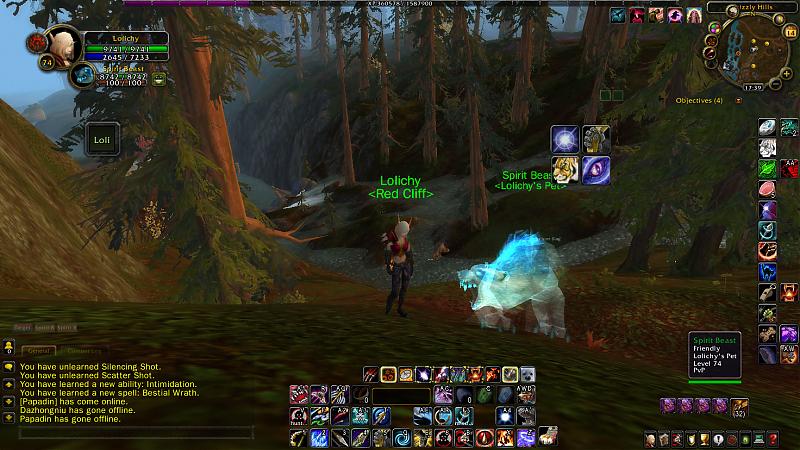Use the tiger head ability icon
The image size is (800, 450).
tap(566, 170)
